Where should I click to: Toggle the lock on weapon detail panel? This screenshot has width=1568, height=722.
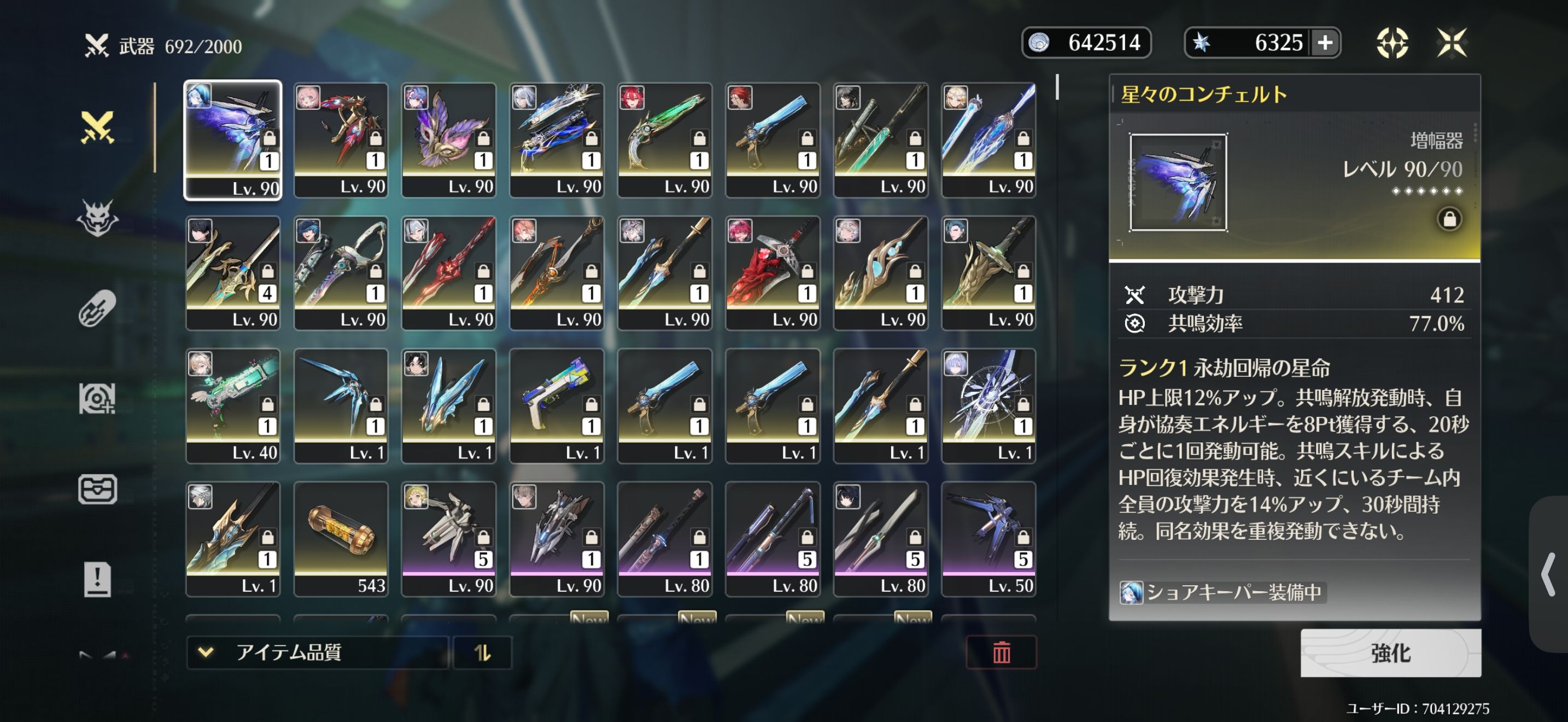[x=1449, y=219]
